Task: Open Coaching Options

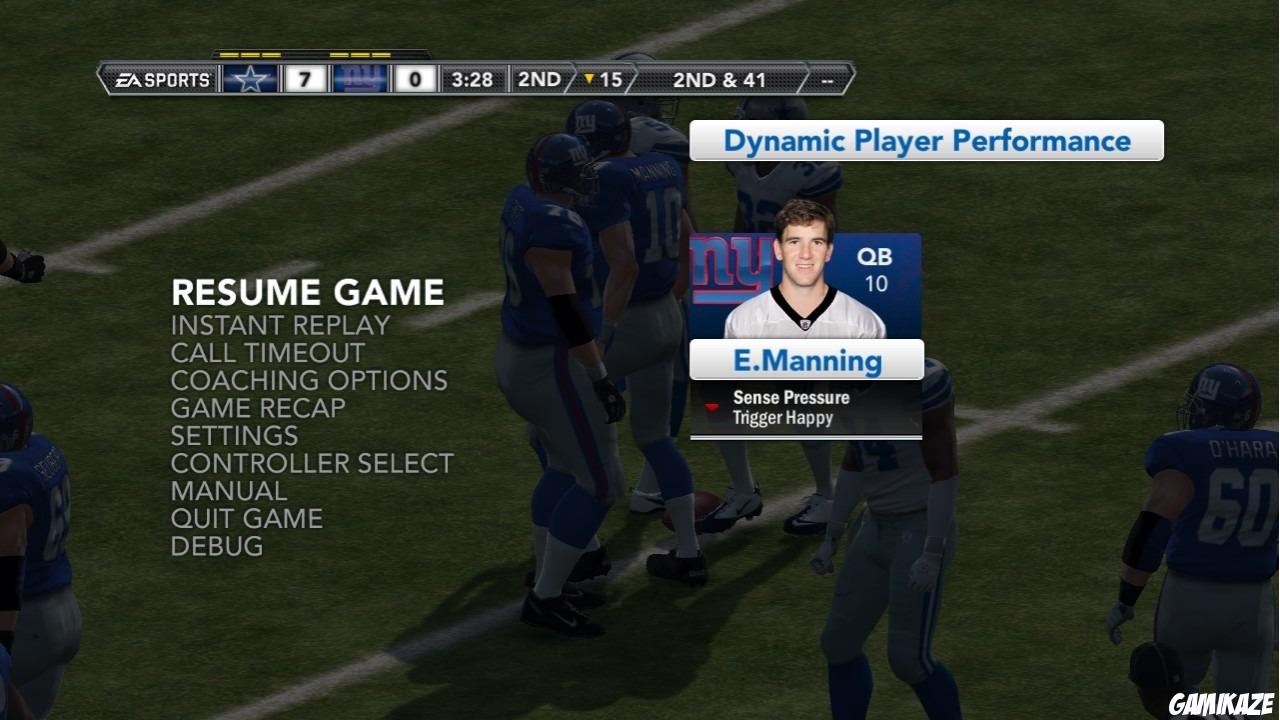Action: coord(309,380)
